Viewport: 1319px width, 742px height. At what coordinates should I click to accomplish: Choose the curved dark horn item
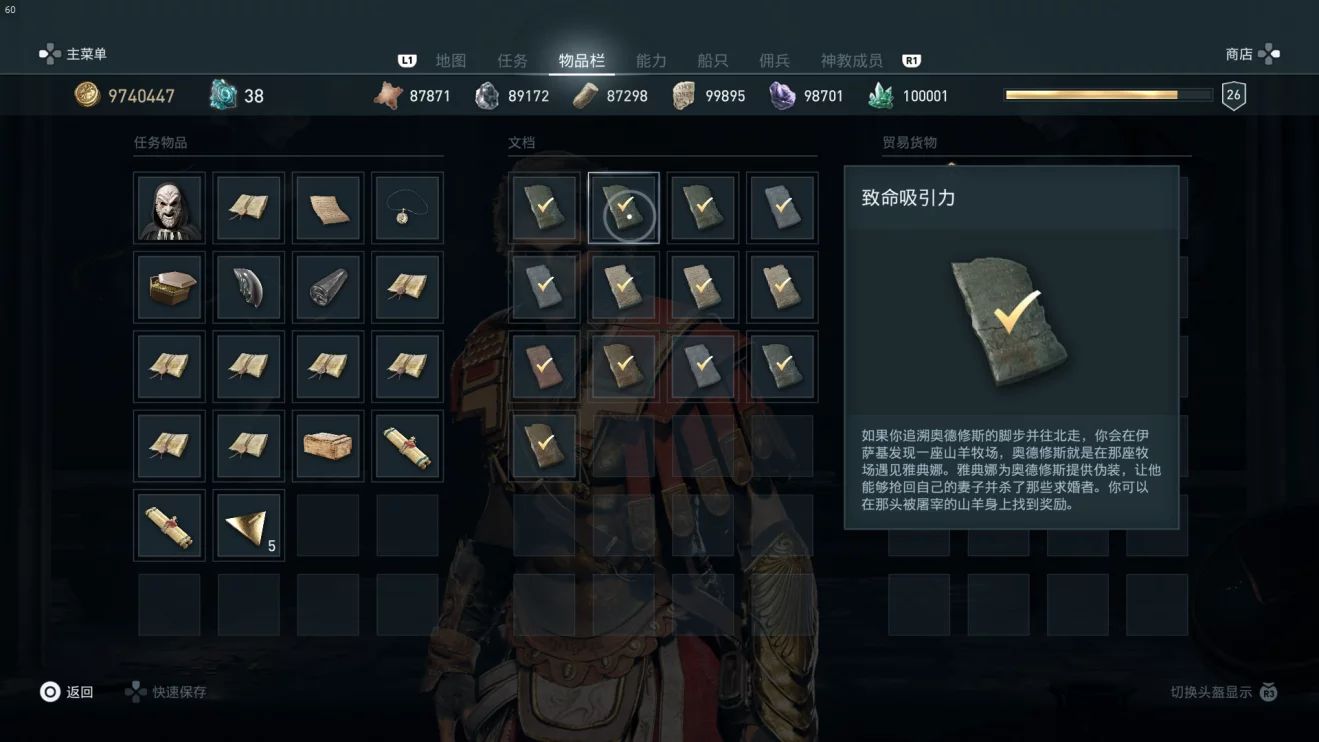pos(248,287)
